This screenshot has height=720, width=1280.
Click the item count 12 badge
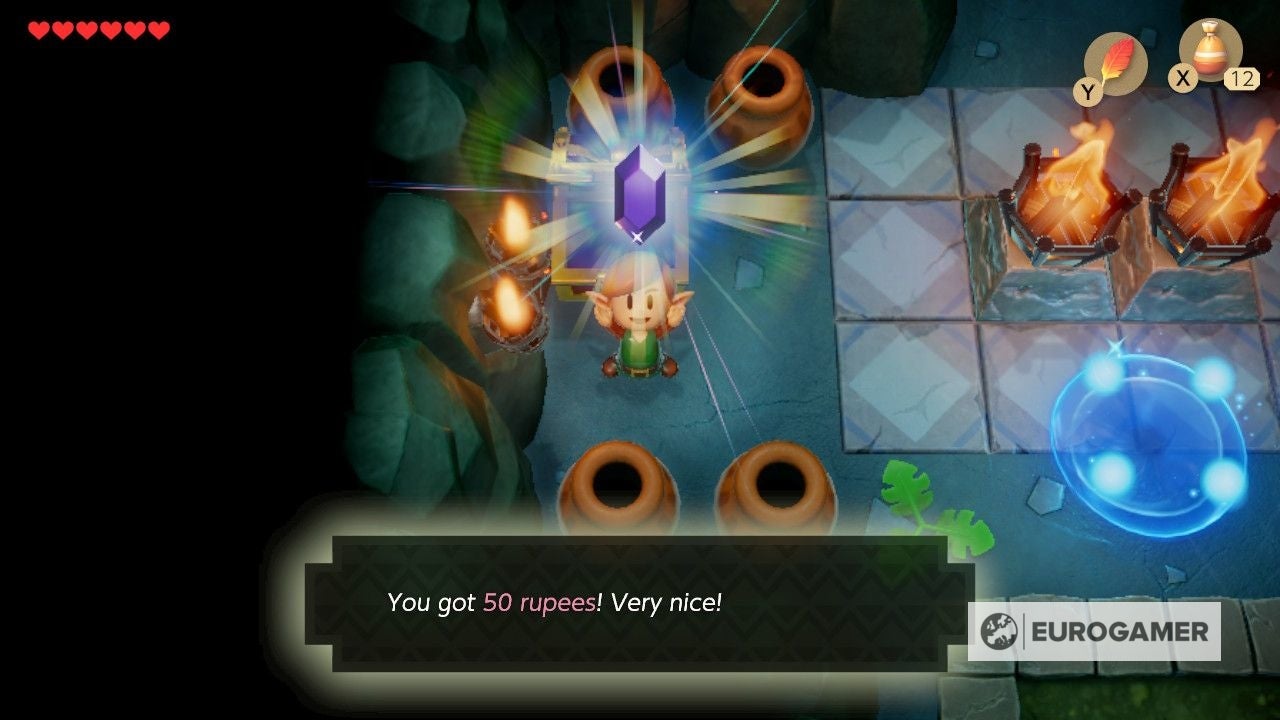click(1240, 79)
